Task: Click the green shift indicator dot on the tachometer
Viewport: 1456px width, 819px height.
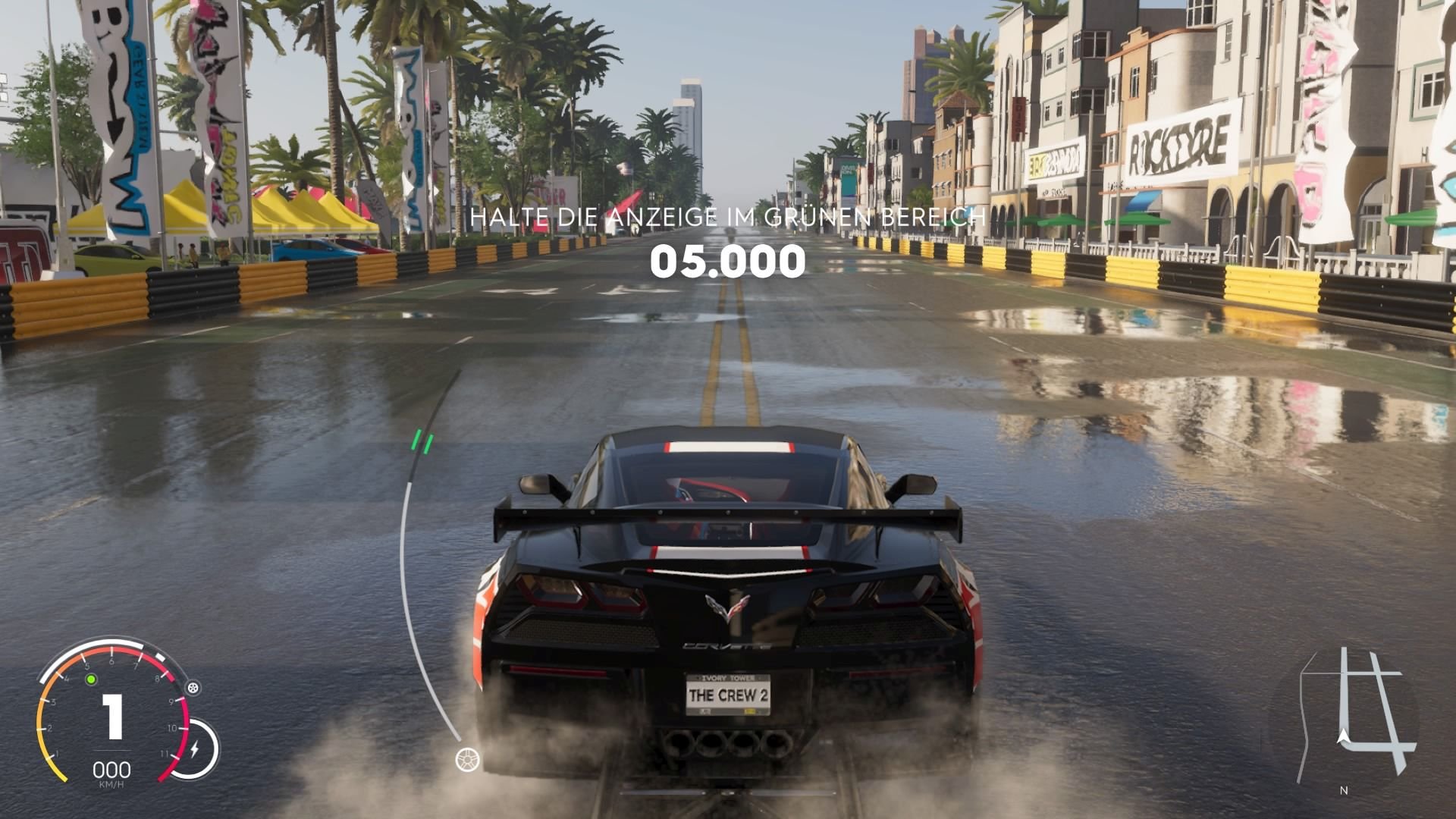Action: coord(91,679)
